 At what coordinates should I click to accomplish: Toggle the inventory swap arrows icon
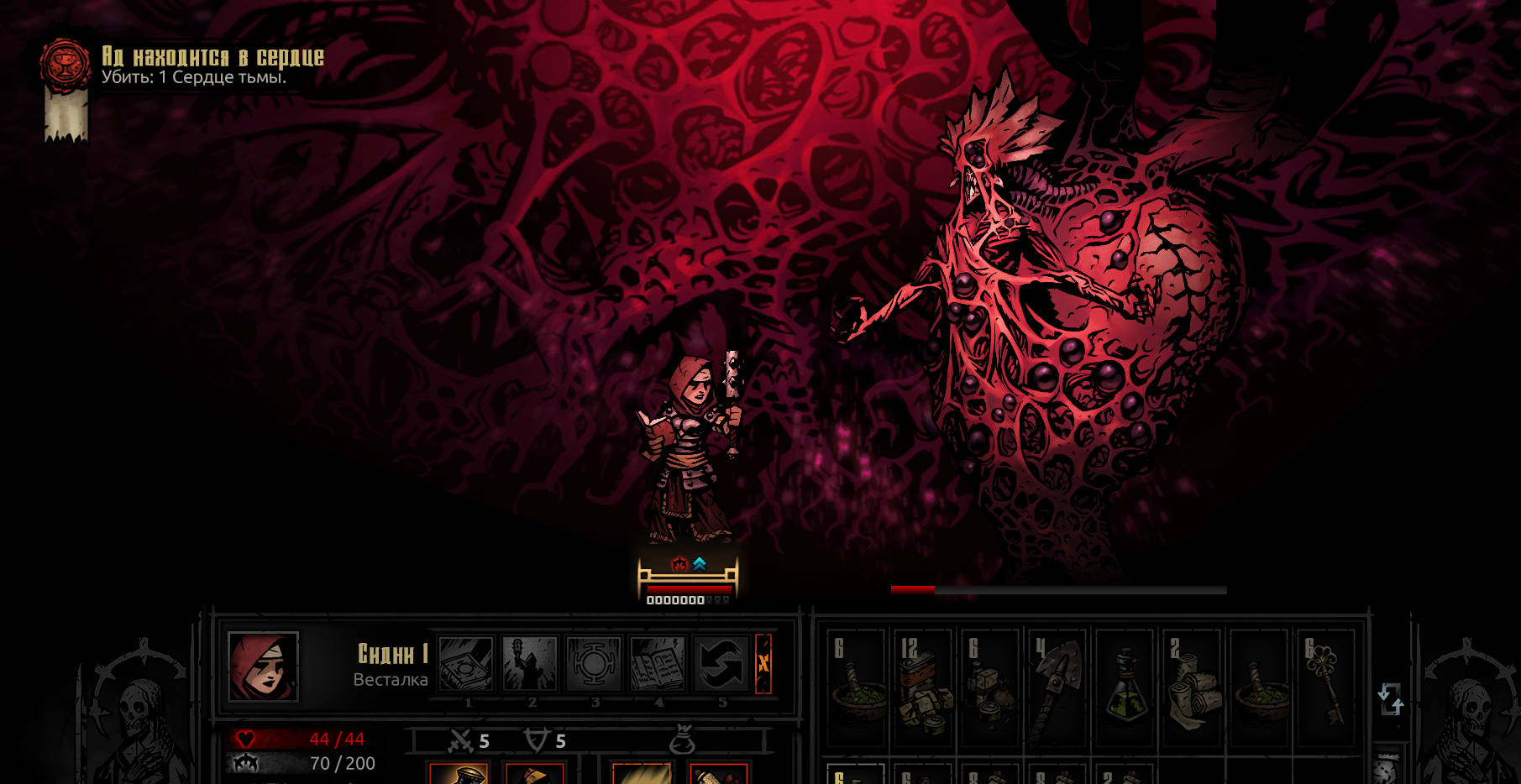pos(1390,698)
